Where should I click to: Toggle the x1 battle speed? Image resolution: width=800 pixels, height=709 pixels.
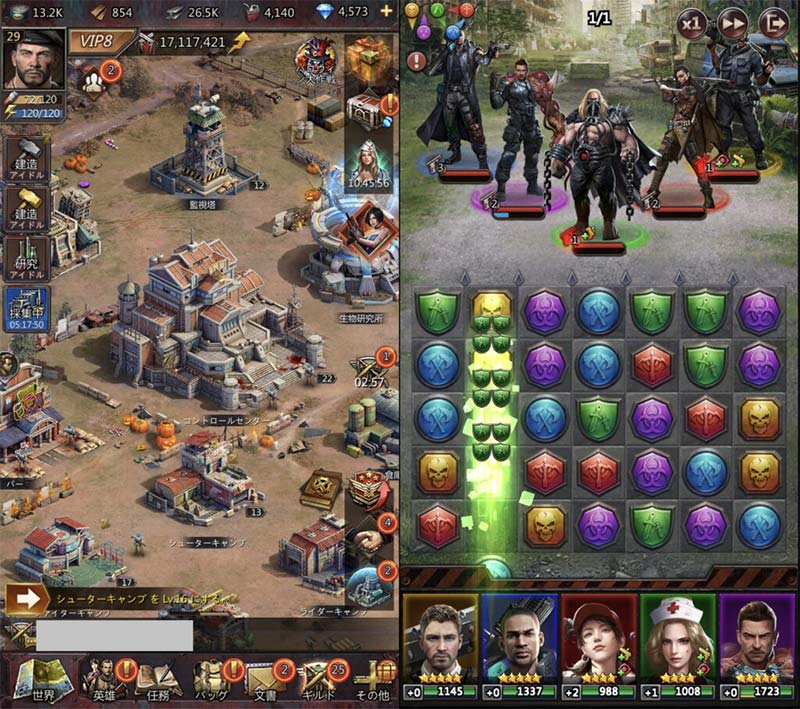[692, 21]
